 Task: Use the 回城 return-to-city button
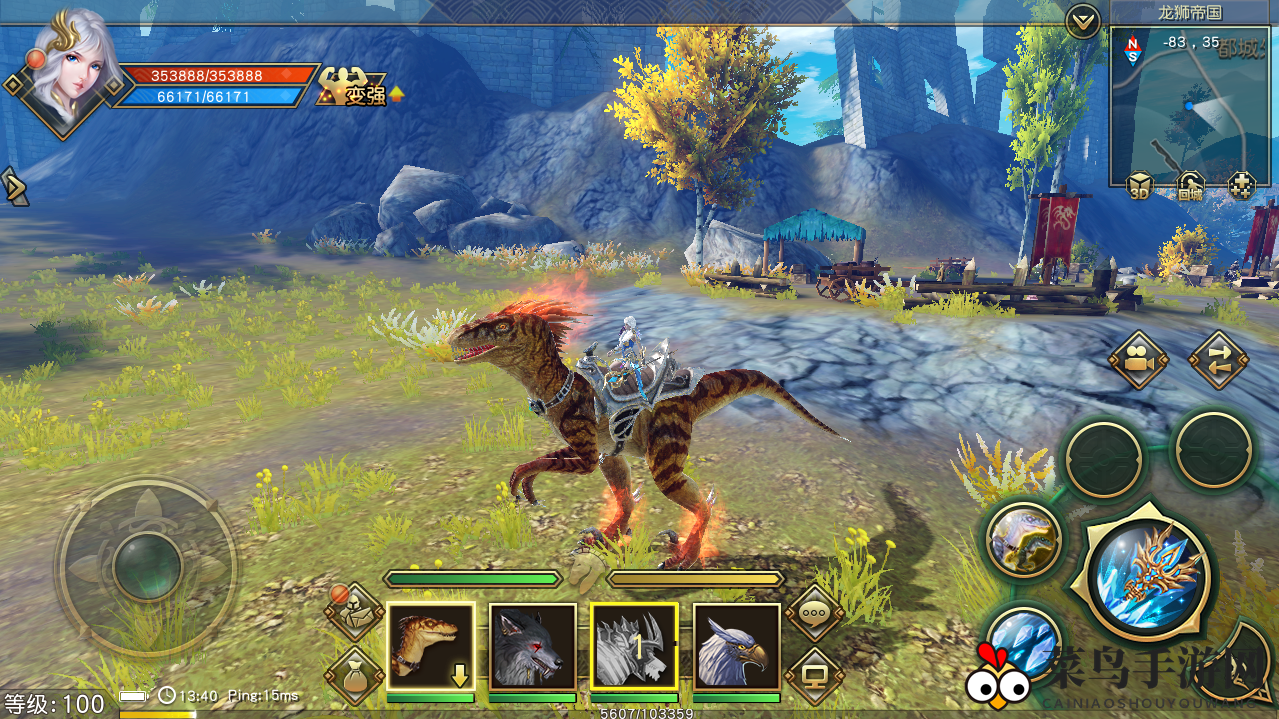[x=1190, y=186]
